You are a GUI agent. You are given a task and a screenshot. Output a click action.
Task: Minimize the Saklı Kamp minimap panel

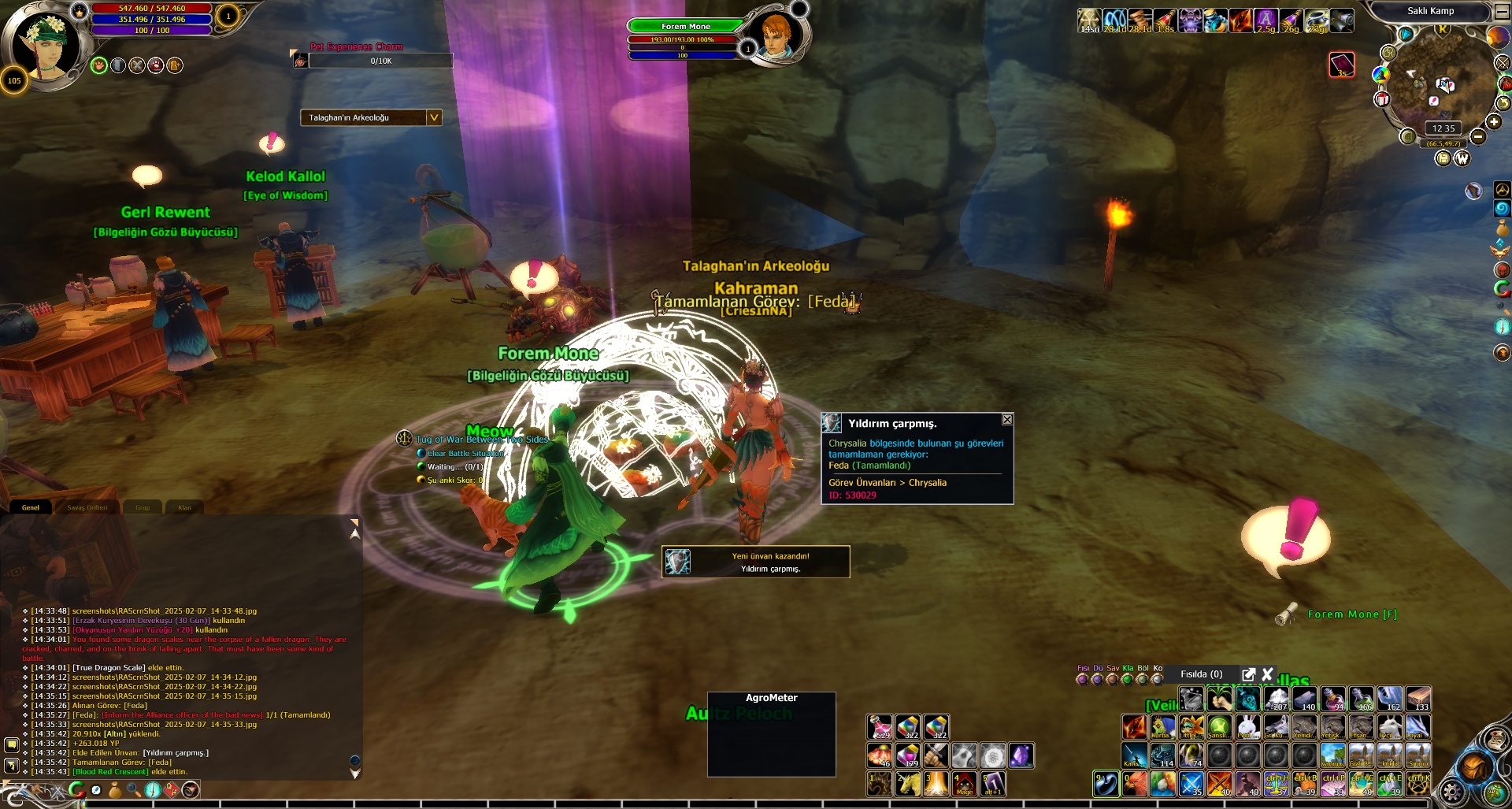click(1502, 11)
